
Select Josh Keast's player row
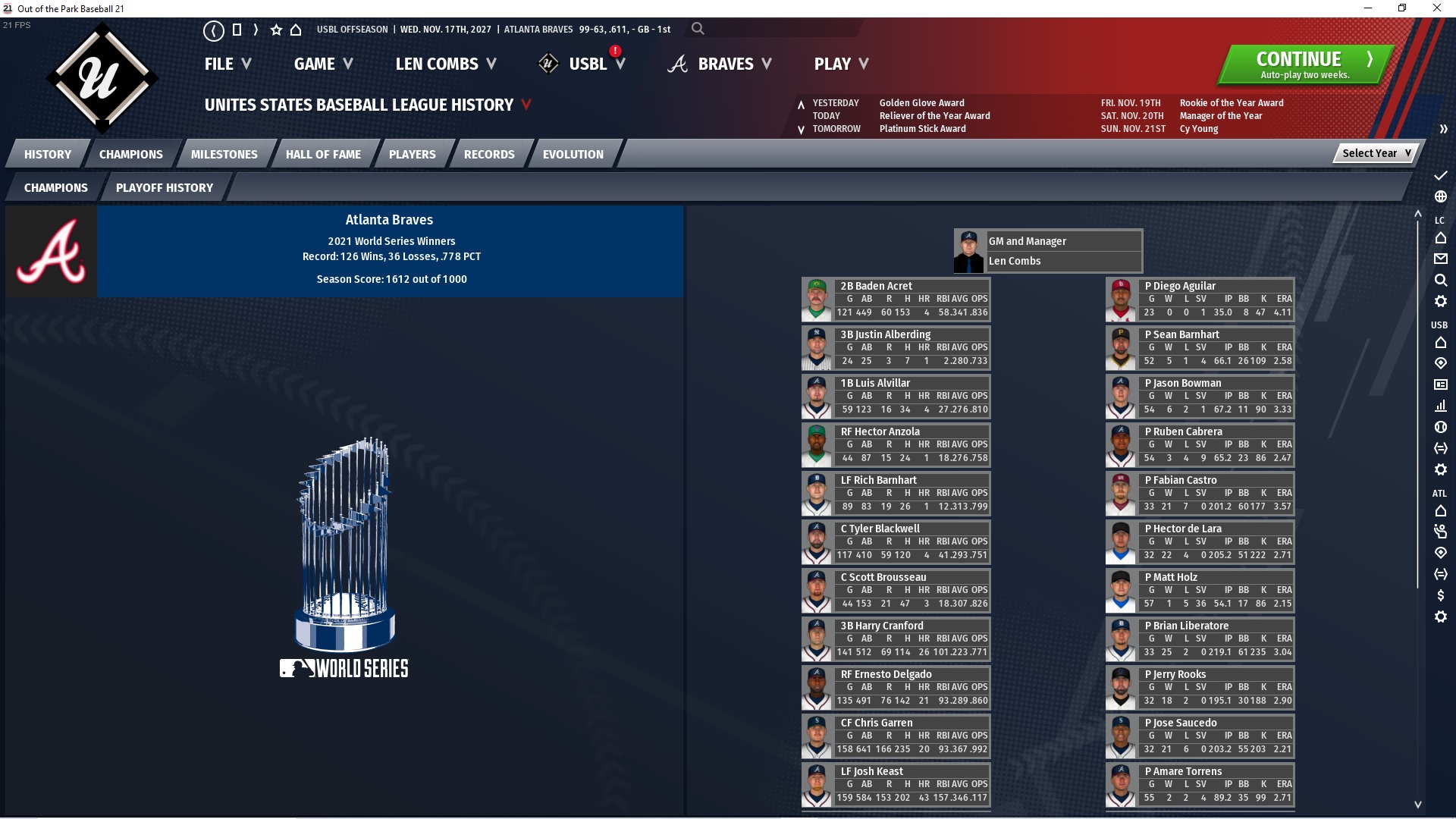[x=896, y=785]
